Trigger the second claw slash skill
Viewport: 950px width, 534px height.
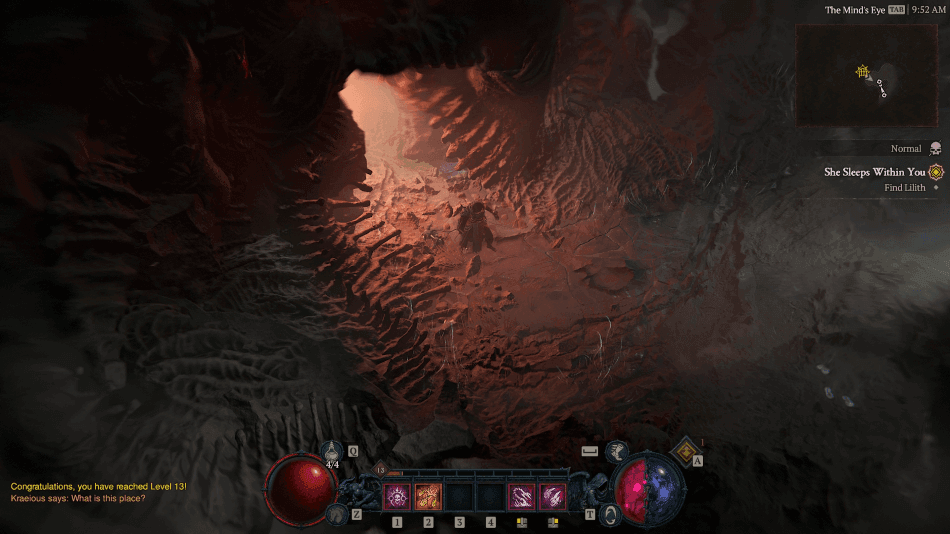[552, 495]
